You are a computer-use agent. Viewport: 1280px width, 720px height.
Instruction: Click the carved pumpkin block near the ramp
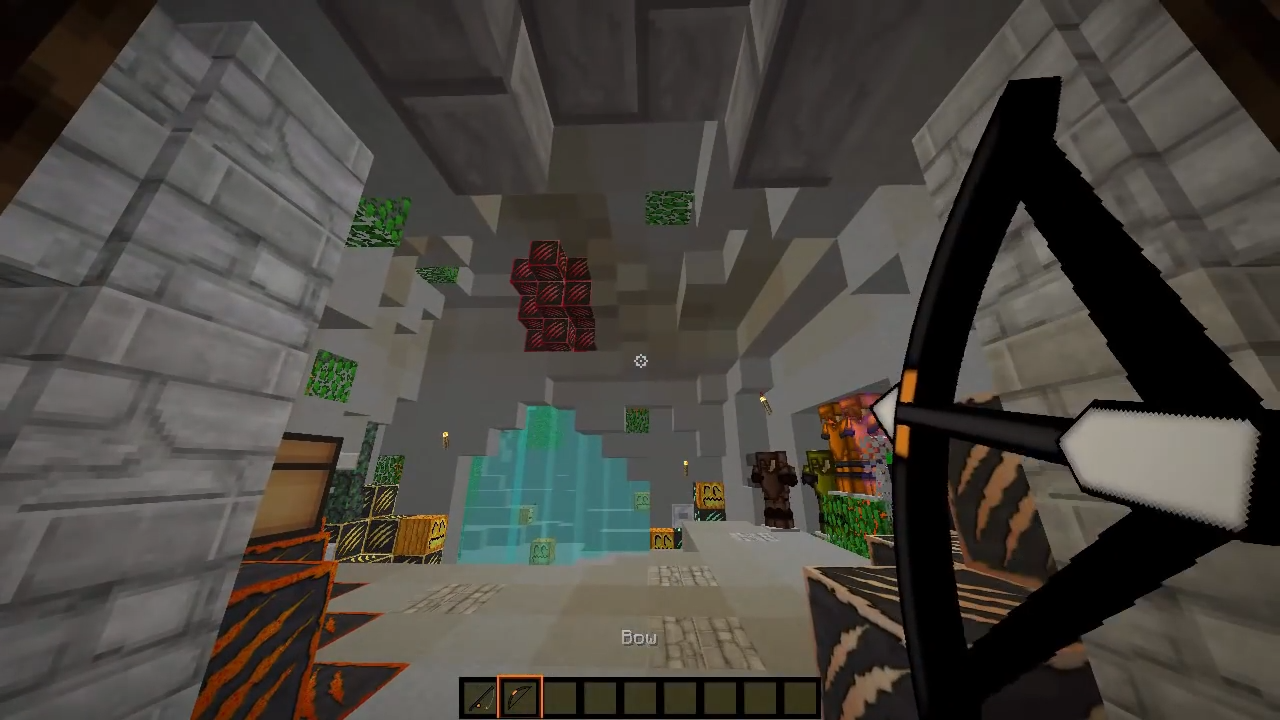[709, 495]
